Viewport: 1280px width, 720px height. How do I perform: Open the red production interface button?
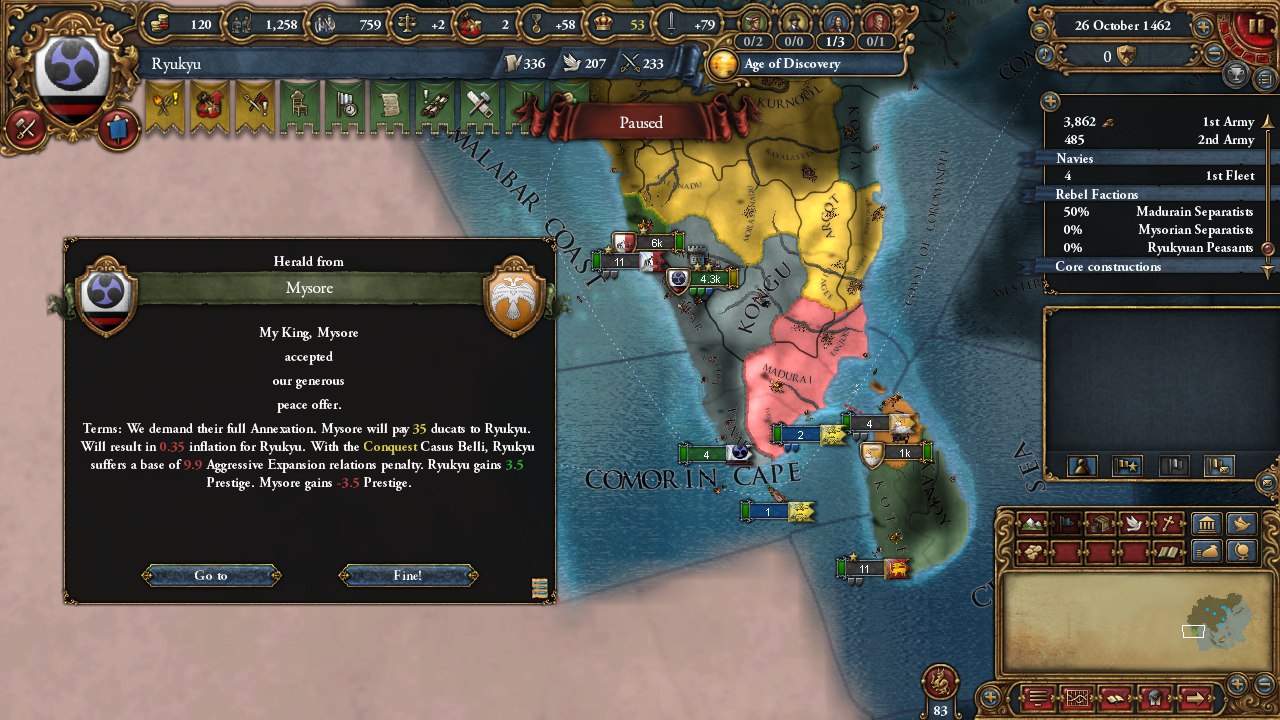(x=26, y=129)
